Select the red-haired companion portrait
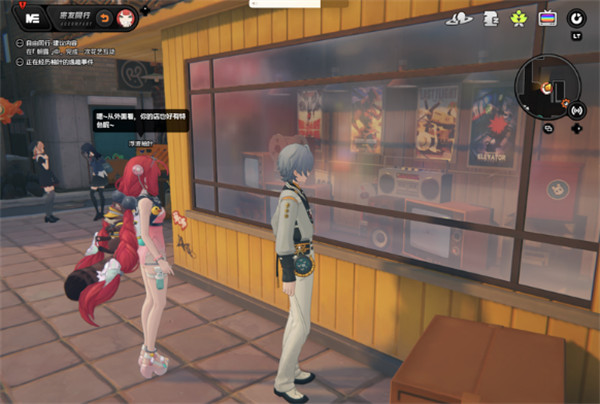Screen dimensions: 600x404 126,18
